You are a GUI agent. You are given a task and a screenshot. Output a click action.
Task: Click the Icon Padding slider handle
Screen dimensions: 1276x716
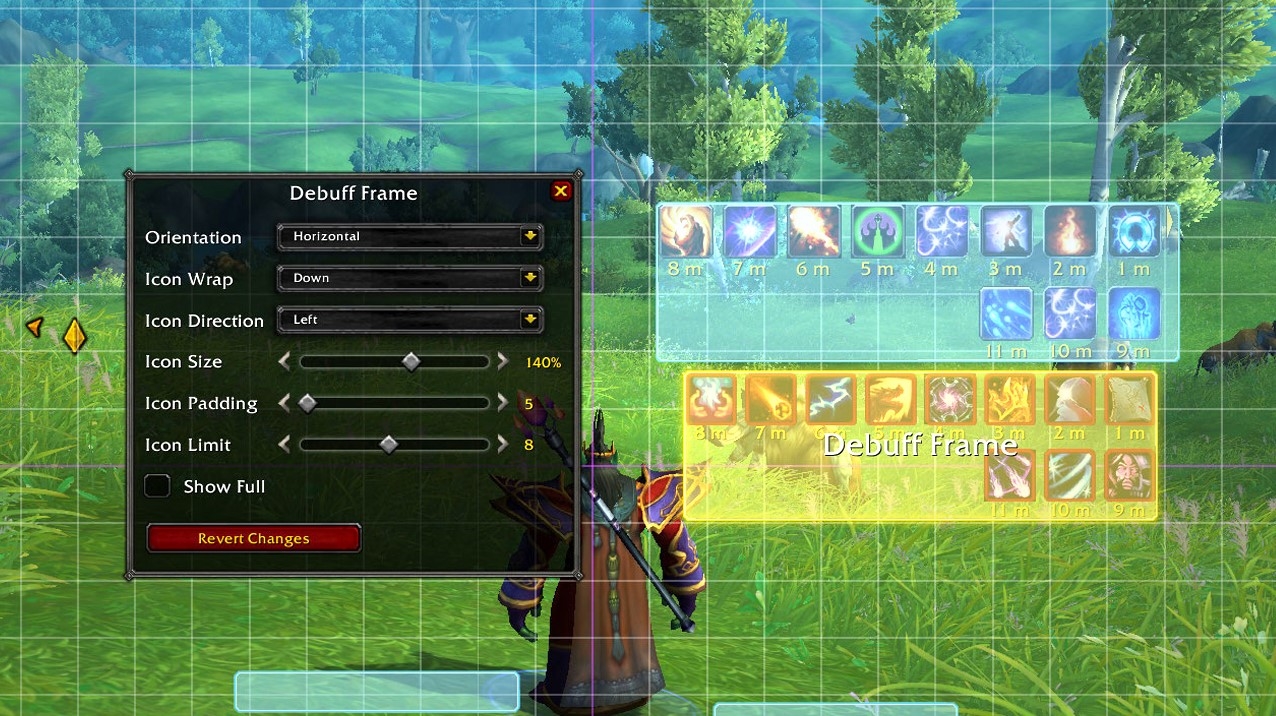coord(308,403)
